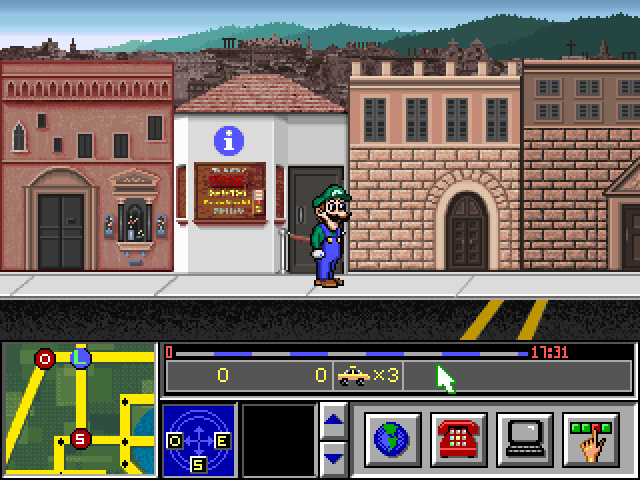Image resolution: width=640 pixels, height=480 pixels.
Task: Use the red telephone button
Action: tap(459, 439)
